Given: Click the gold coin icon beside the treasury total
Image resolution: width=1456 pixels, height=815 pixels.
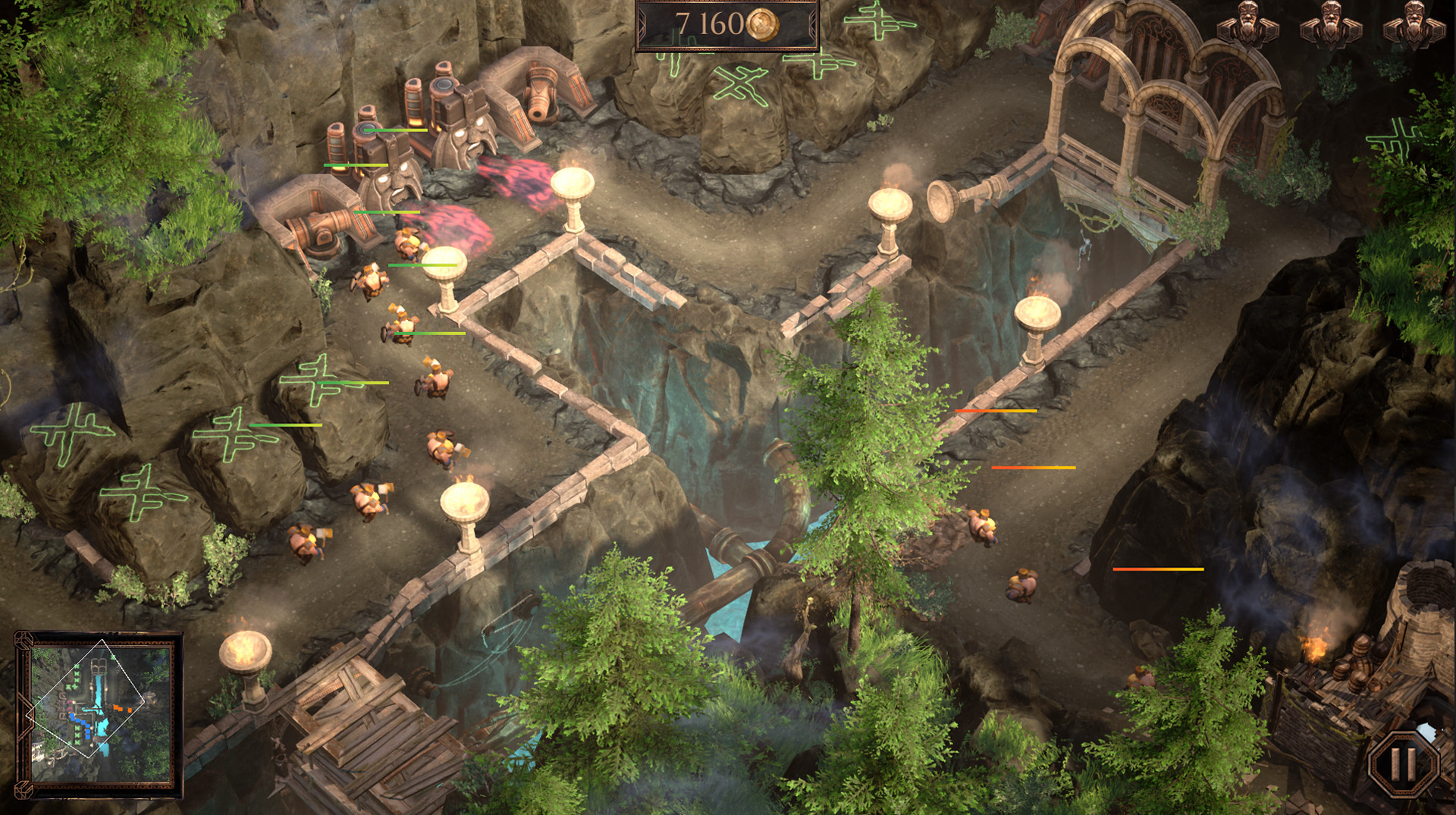Looking at the screenshot, I should pos(761,25).
